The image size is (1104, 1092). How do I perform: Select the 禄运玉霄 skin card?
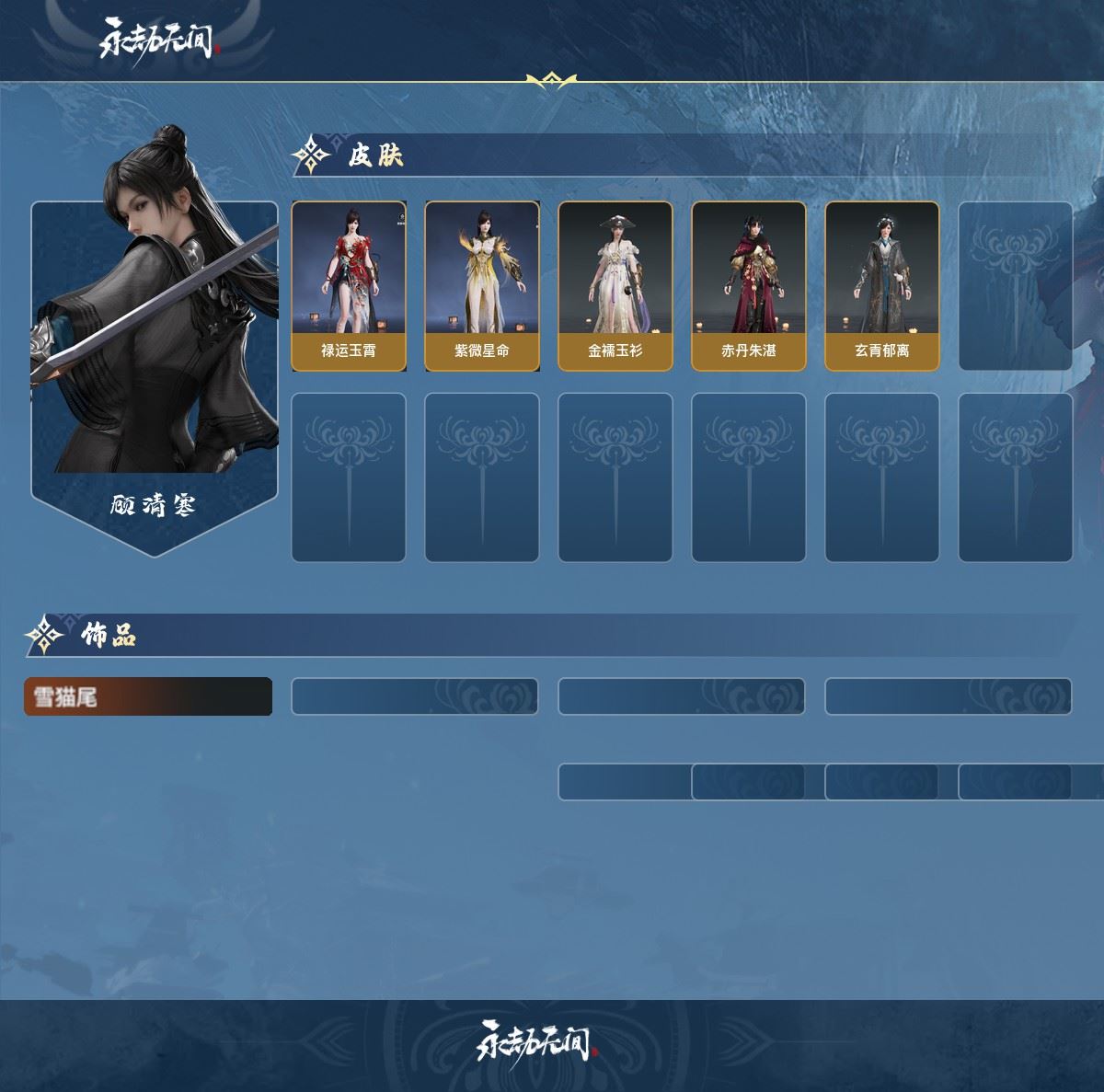coord(349,286)
